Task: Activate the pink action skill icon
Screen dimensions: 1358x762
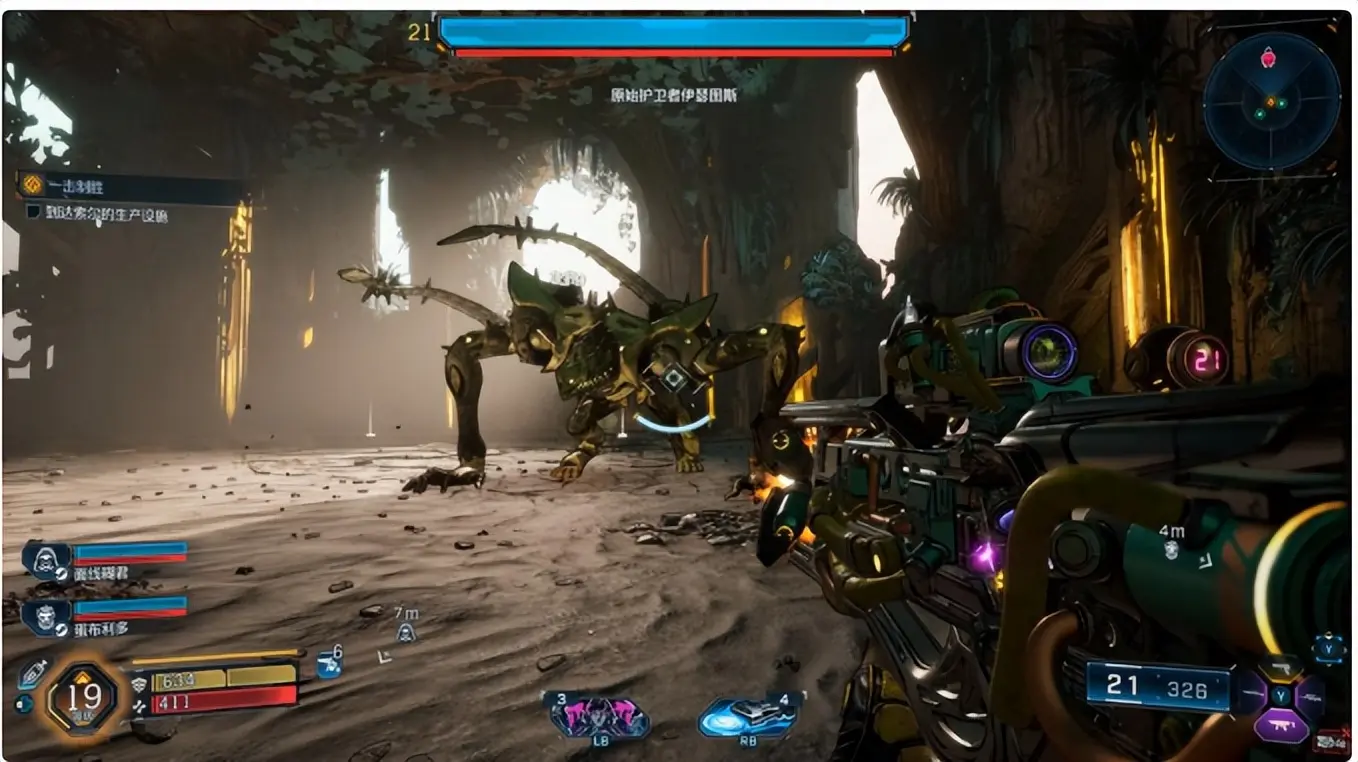Action: pos(597,716)
